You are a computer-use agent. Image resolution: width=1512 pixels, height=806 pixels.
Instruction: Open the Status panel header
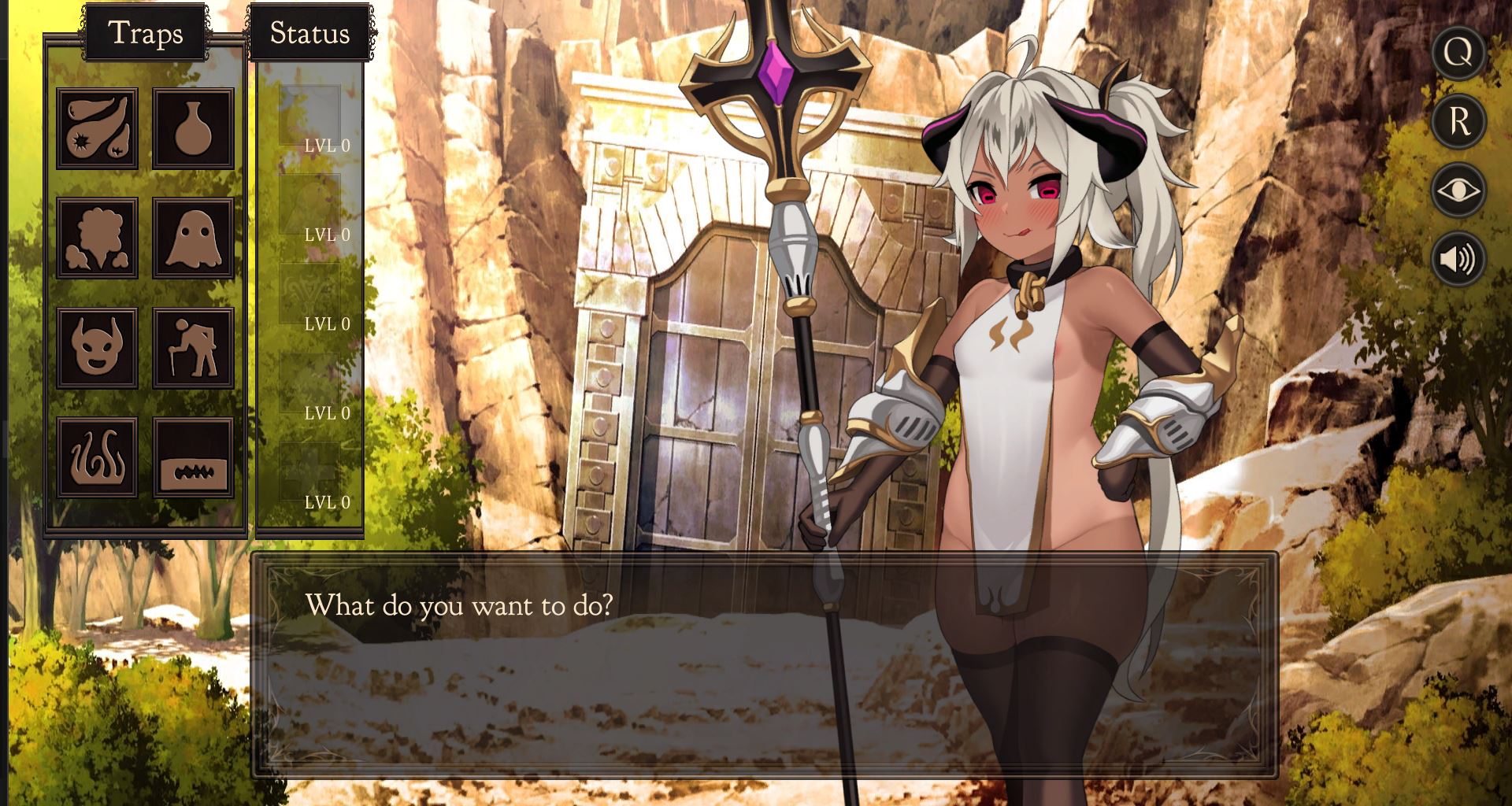[309, 33]
